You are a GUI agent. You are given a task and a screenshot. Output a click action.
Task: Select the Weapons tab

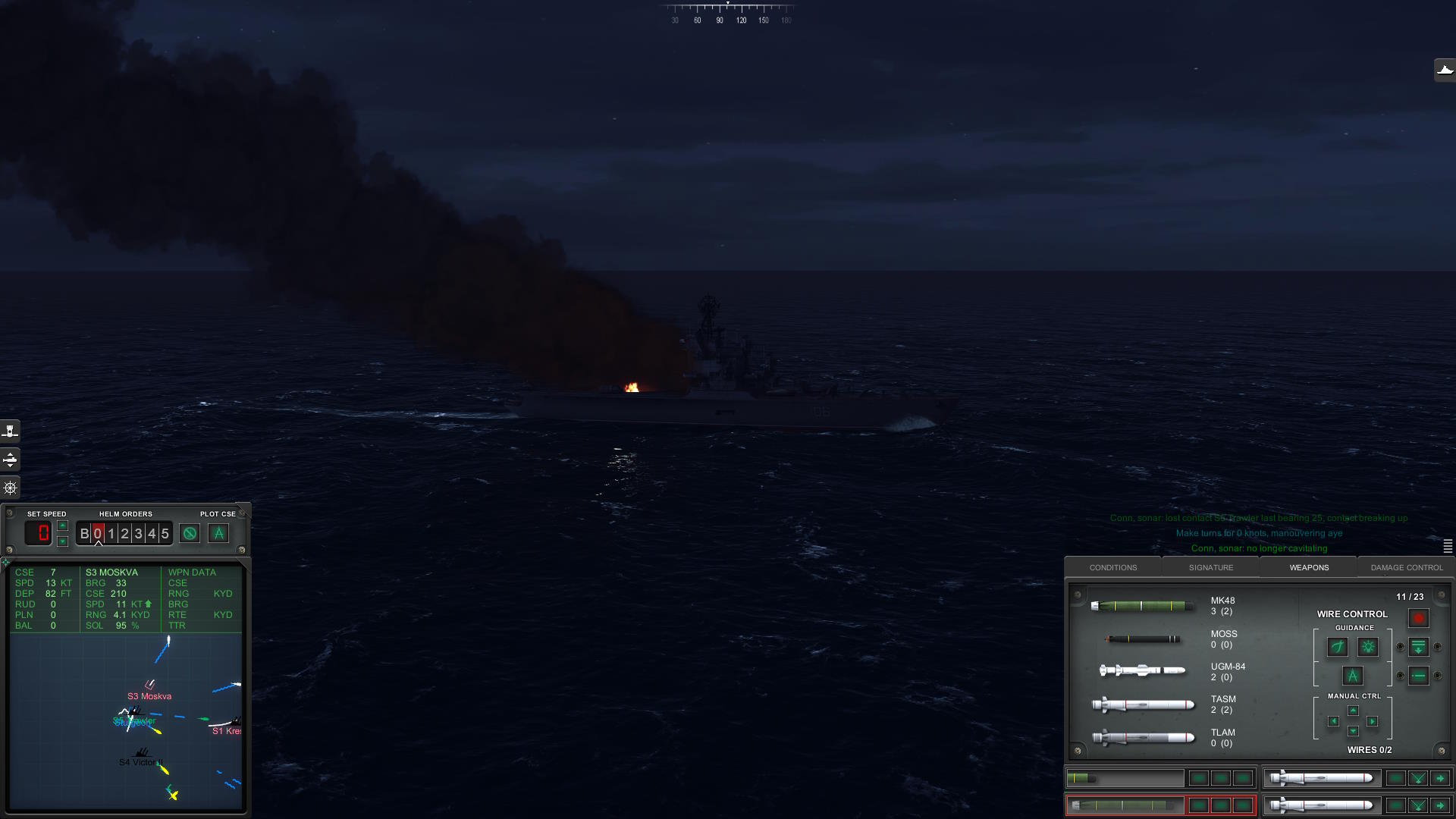1309,567
